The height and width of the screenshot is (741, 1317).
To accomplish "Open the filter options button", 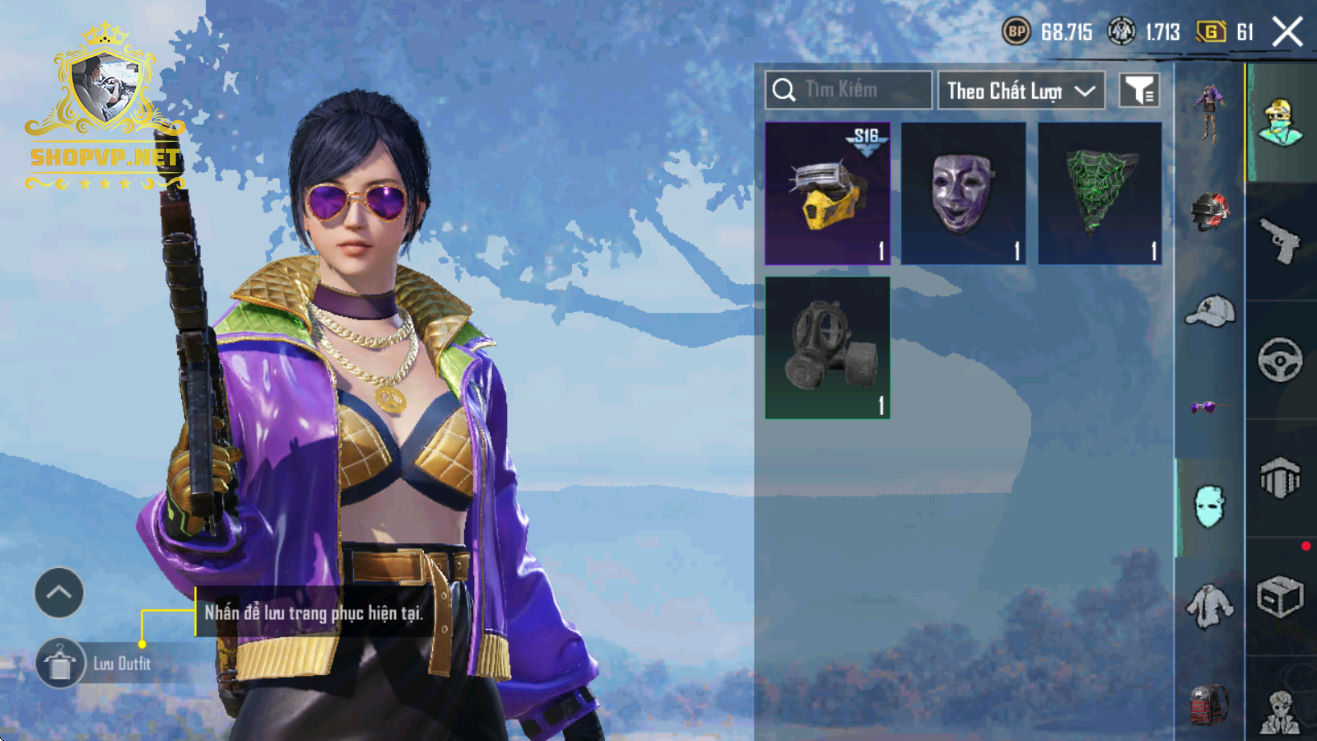I will click(x=1139, y=91).
